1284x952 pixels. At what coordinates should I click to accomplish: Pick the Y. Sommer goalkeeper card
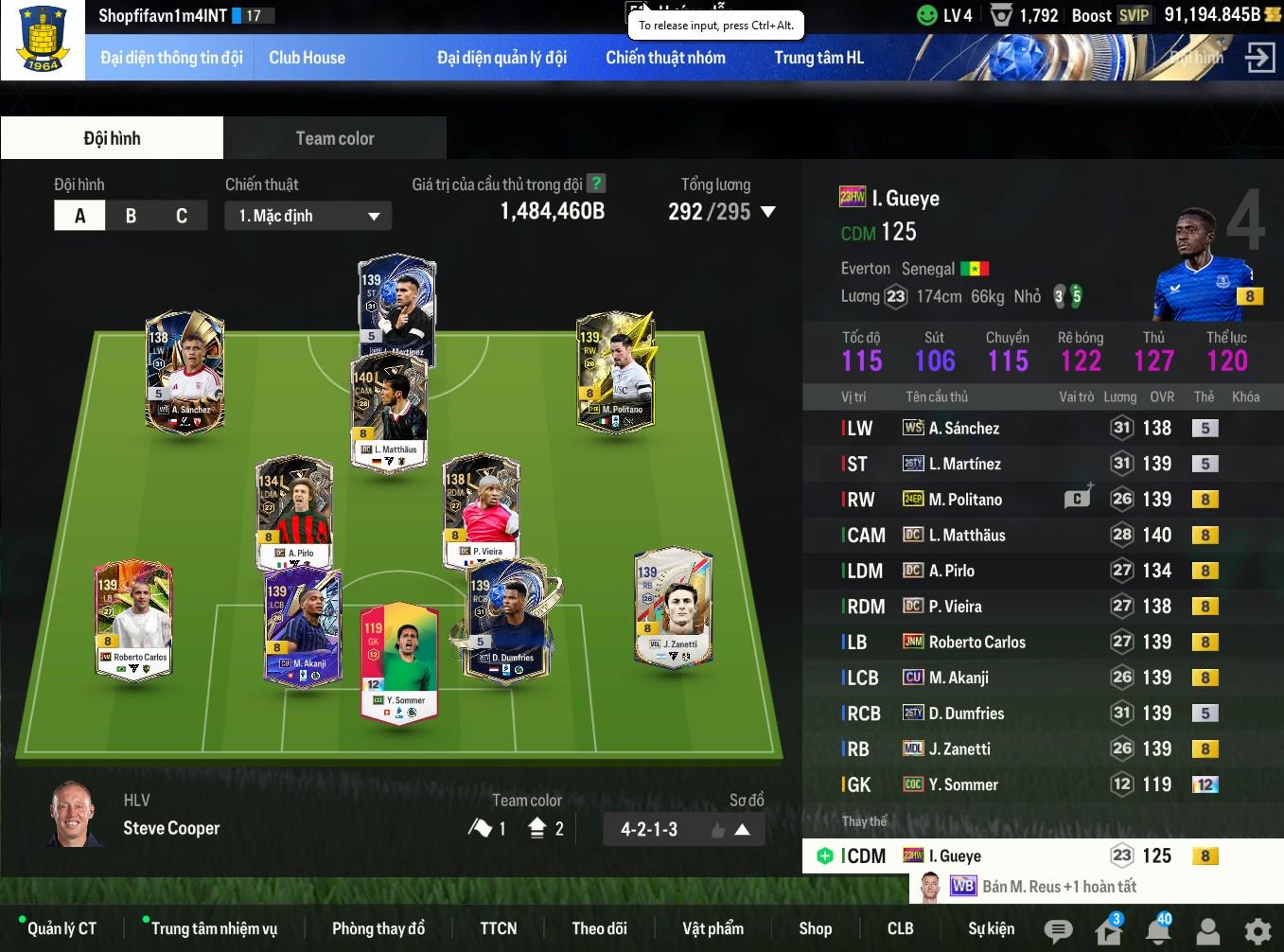coord(398,662)
